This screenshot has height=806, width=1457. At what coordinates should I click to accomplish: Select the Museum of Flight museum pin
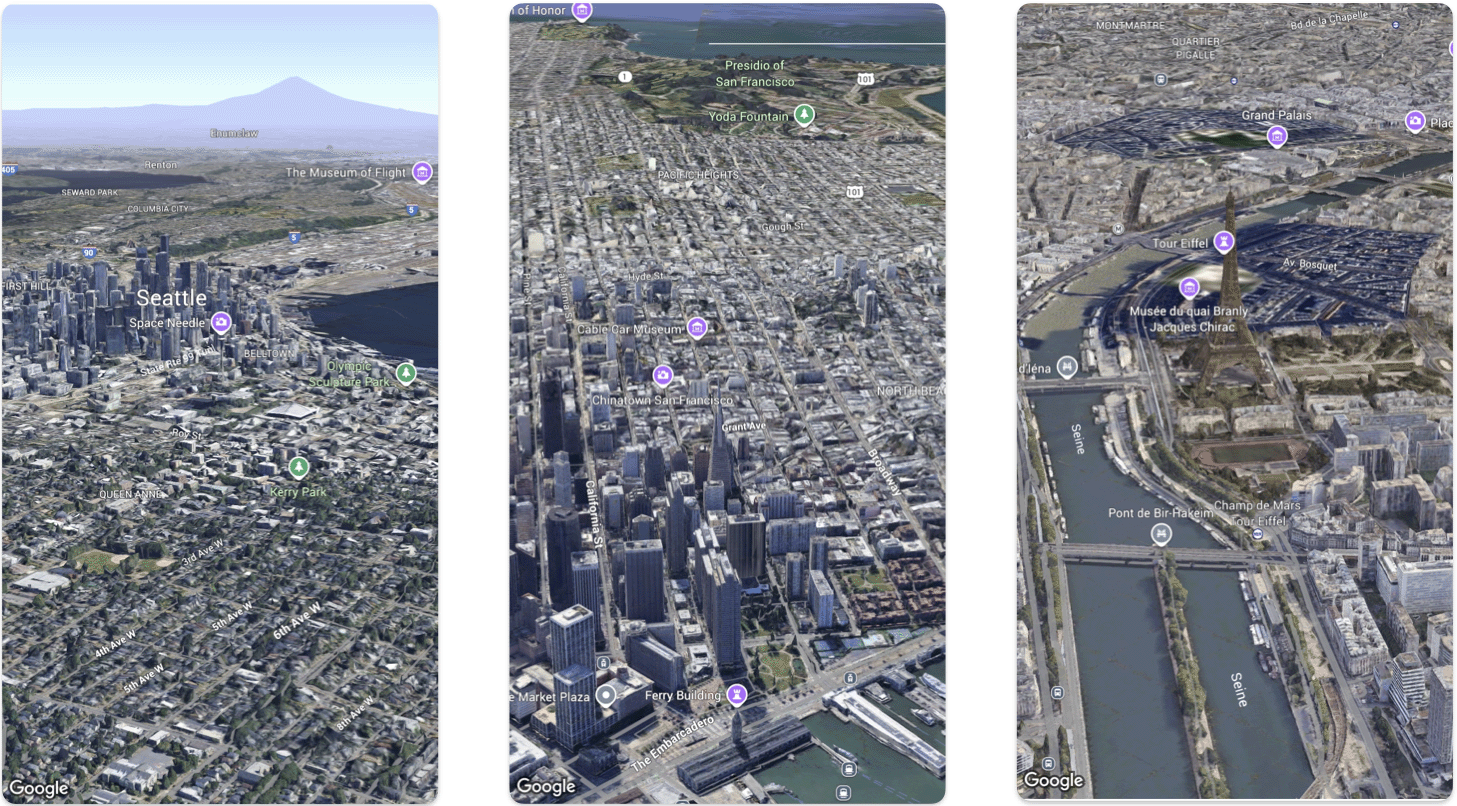pos(422,172)
